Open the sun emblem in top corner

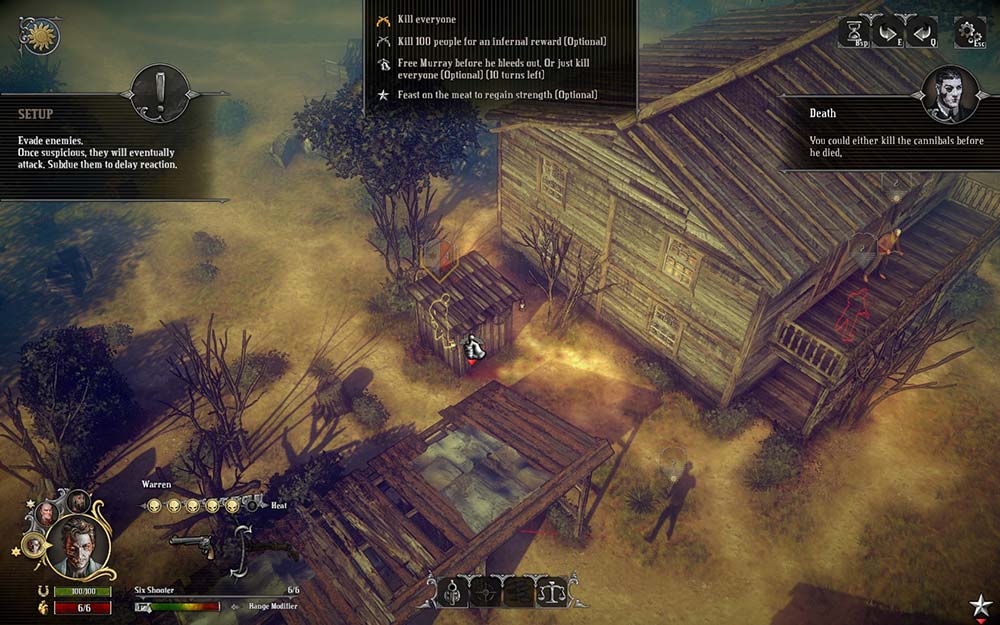(x=41, y=36)
